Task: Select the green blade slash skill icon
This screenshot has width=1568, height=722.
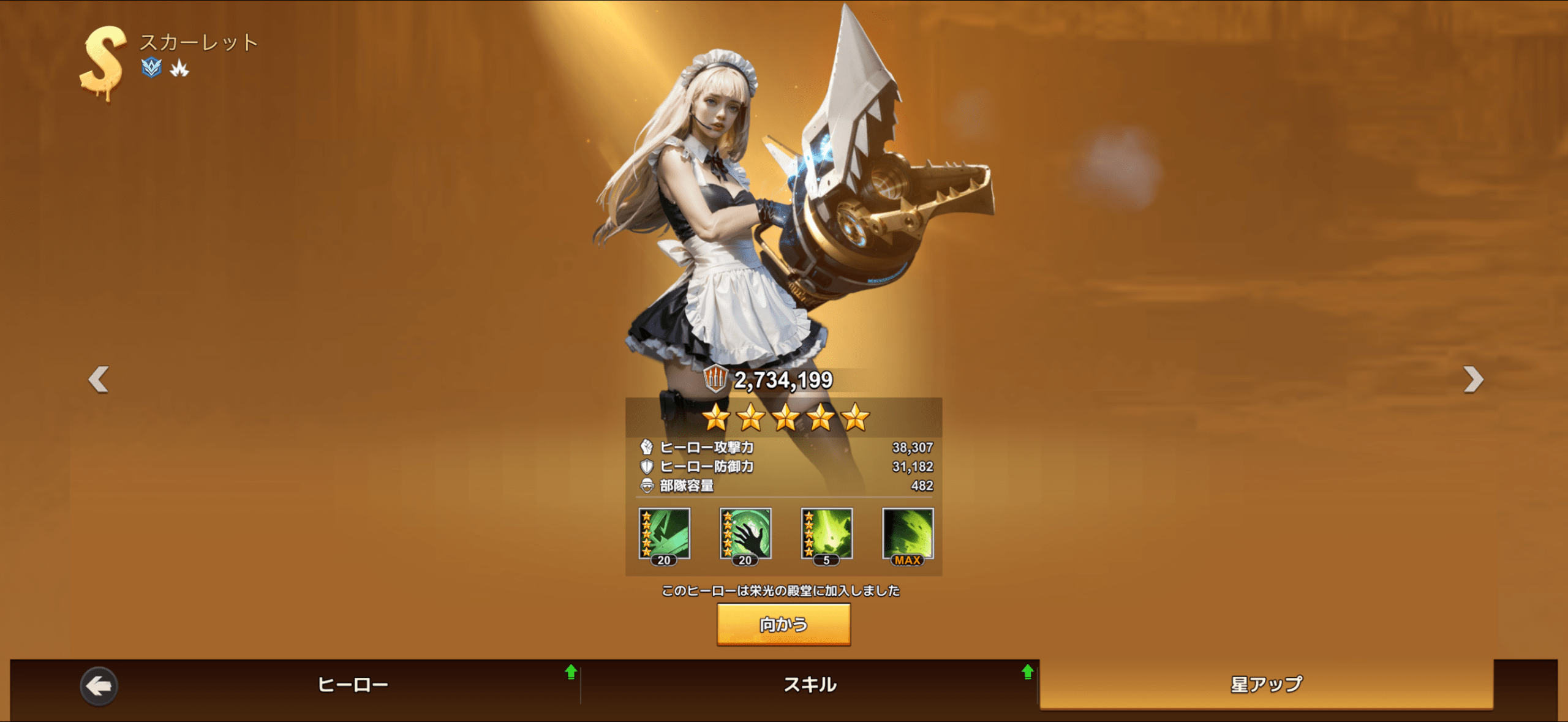Action: point(665,534)
